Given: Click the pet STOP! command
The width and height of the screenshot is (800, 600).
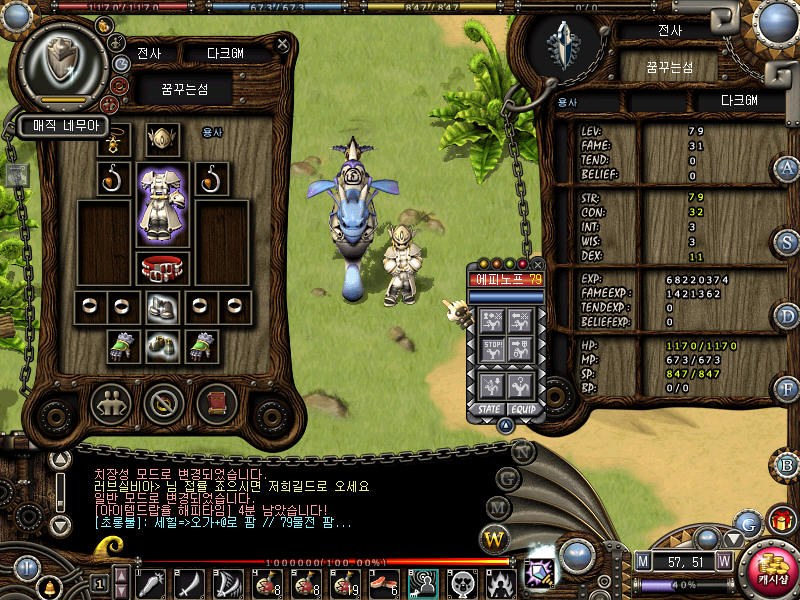Looking at the screenshot, I should (x=493, y=351).
